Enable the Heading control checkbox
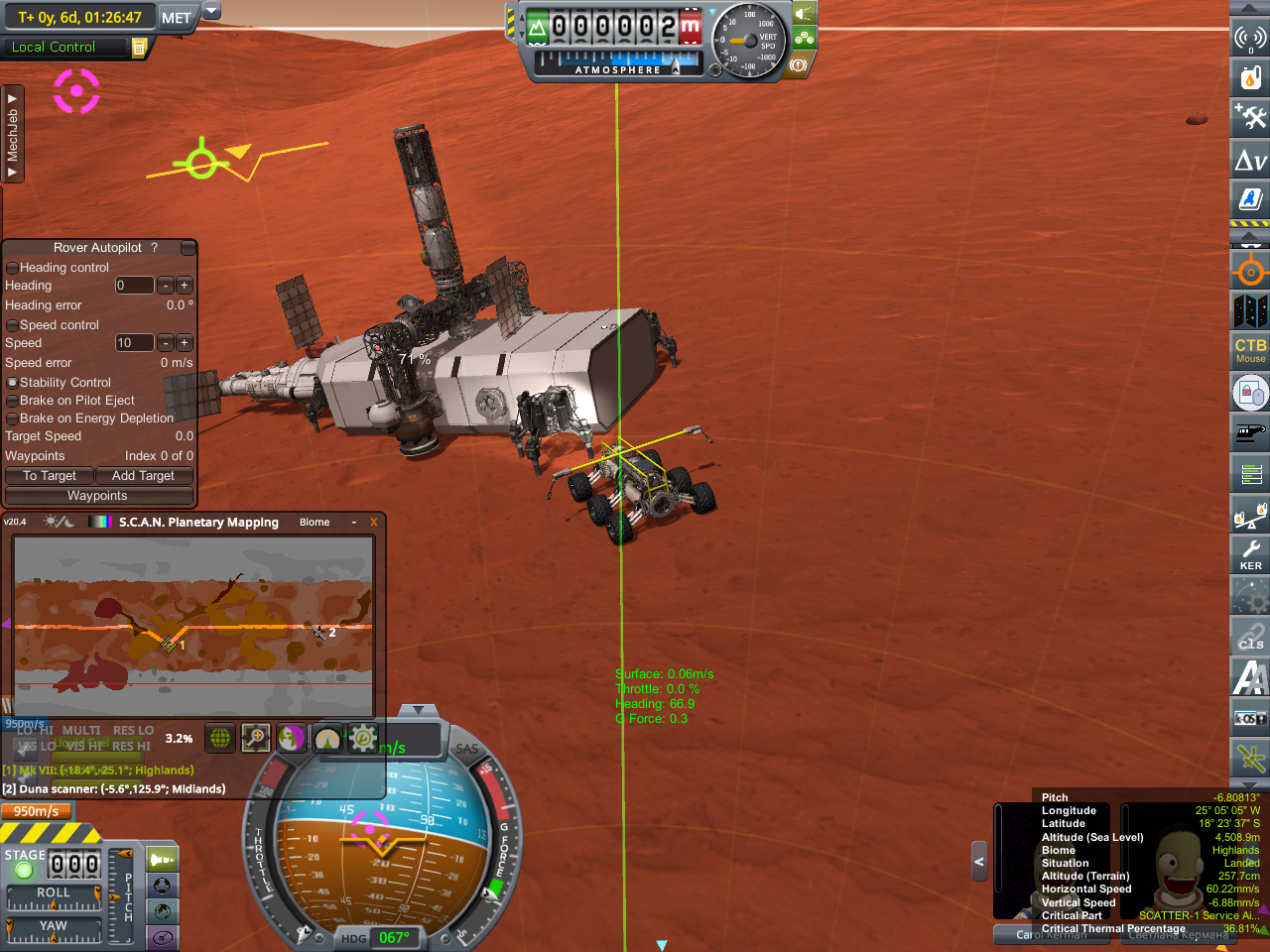 12,268
